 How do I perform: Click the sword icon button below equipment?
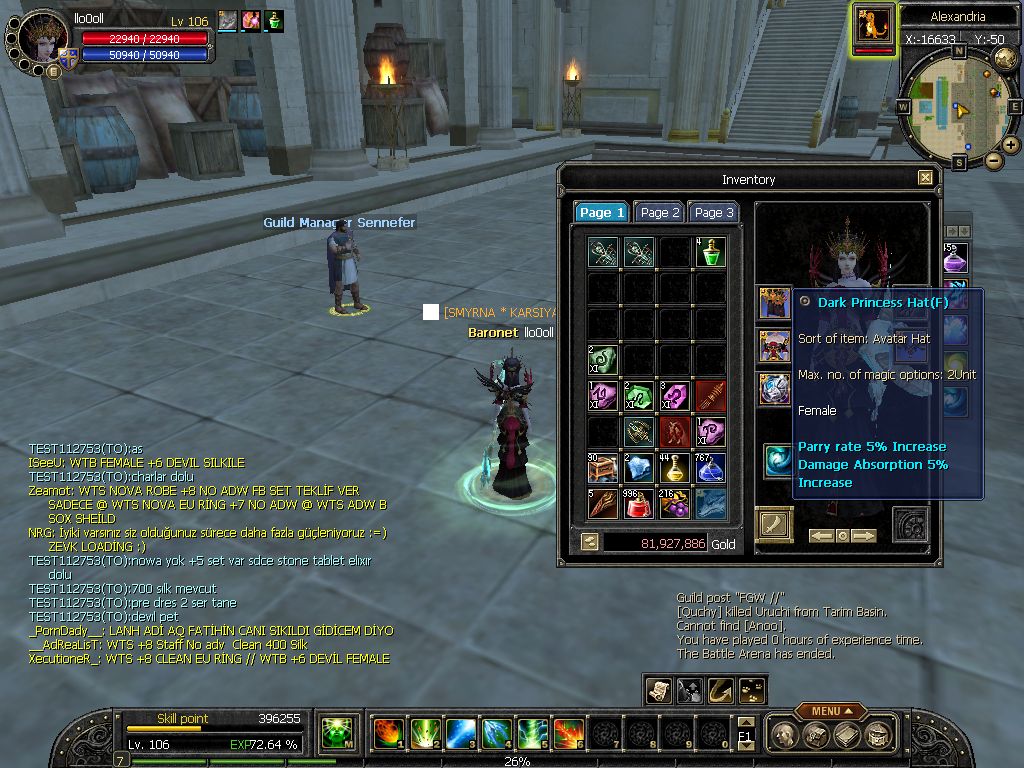[x=774, y=524]
